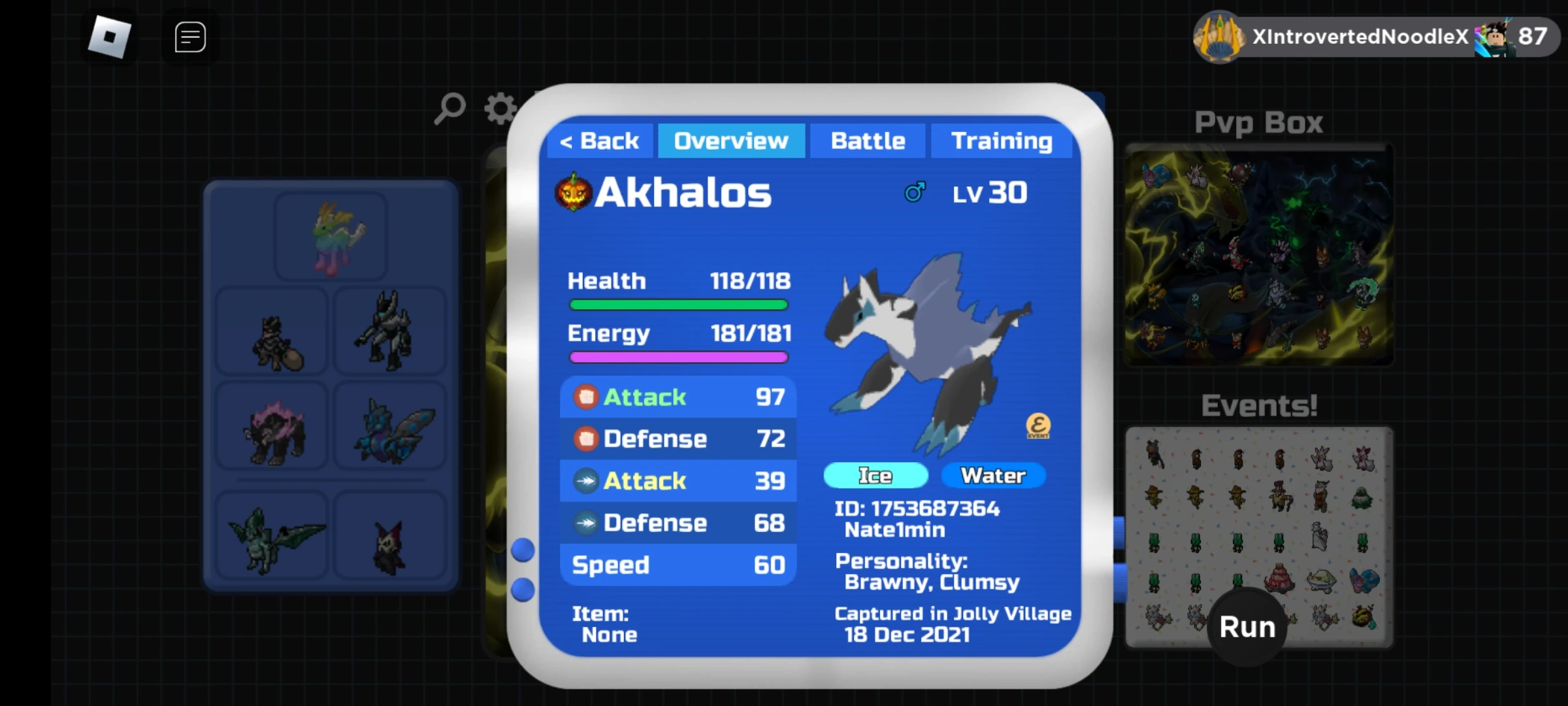Select the Water type badge
This screenshot has height=706, width=1568.
(x=992, y=475)
